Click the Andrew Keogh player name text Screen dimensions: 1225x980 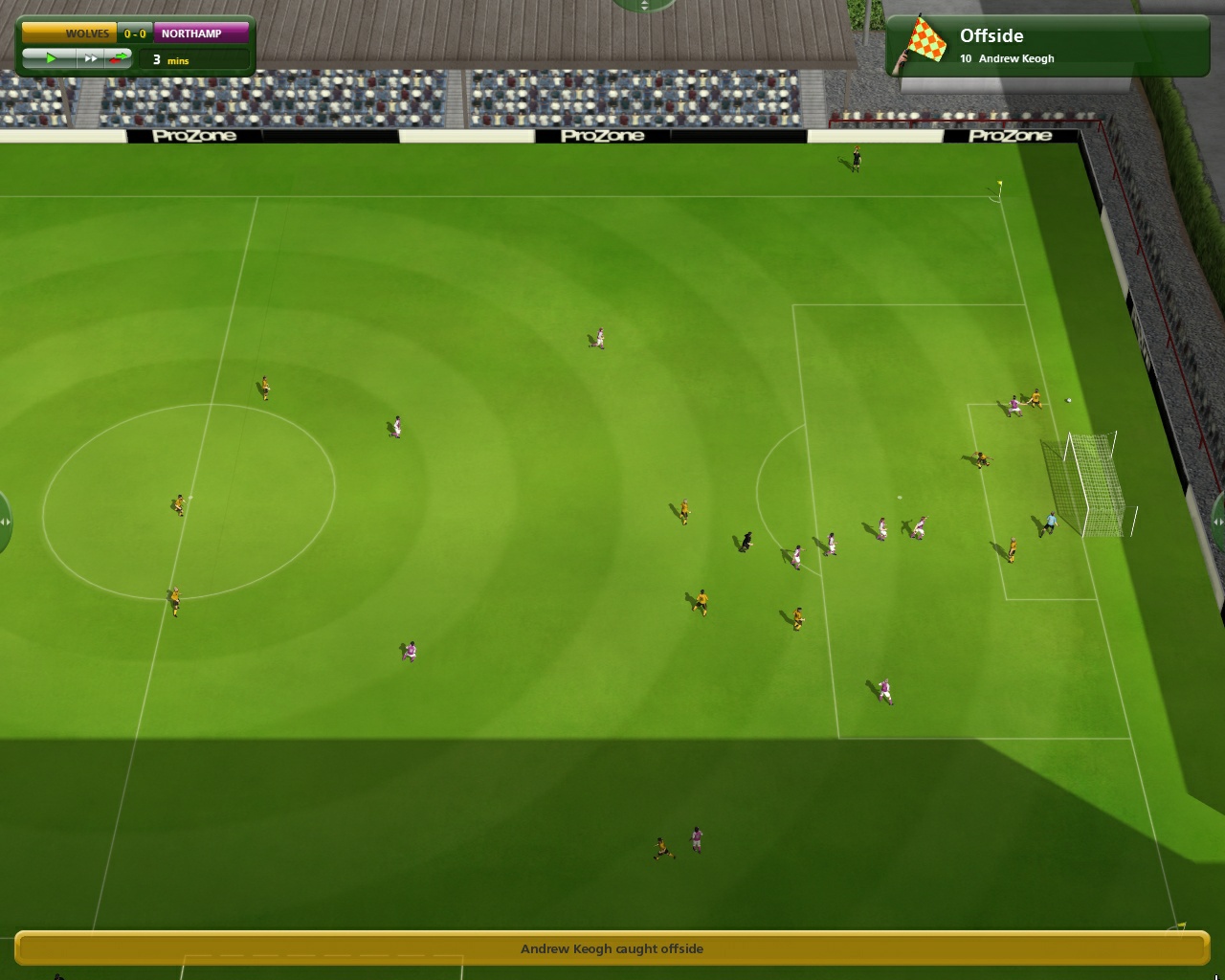pyautogui.click(x=1014, y=58)
